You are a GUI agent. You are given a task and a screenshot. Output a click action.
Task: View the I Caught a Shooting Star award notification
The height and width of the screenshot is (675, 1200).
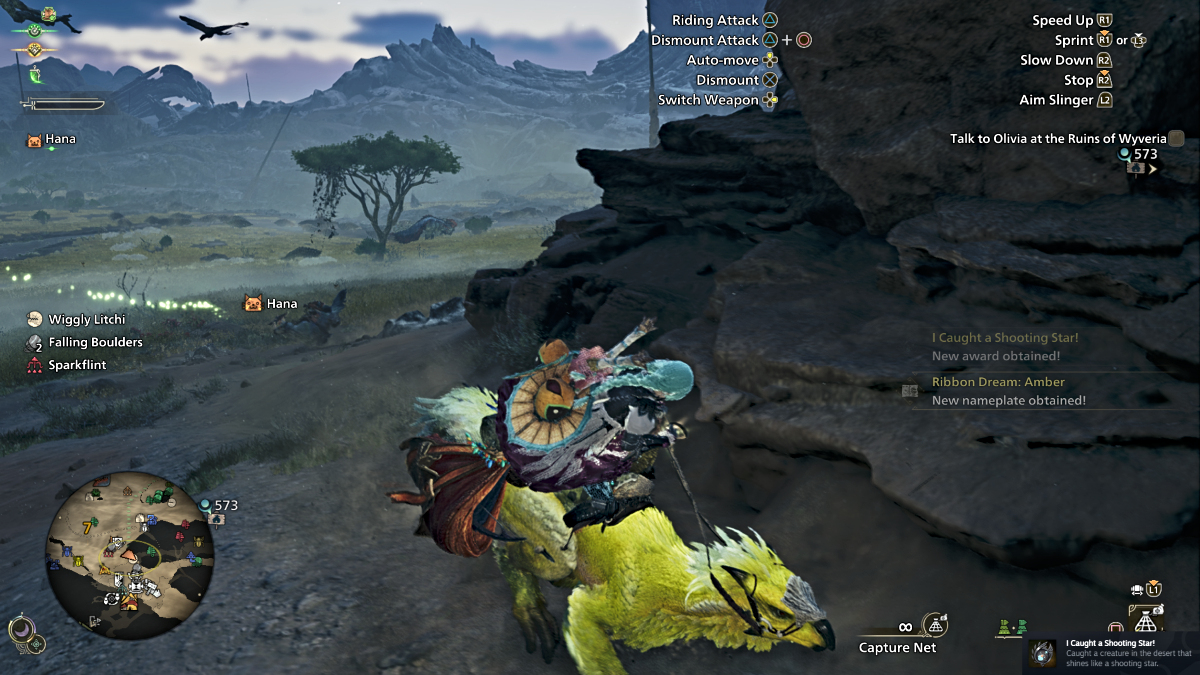click(x=1005, y=347)
